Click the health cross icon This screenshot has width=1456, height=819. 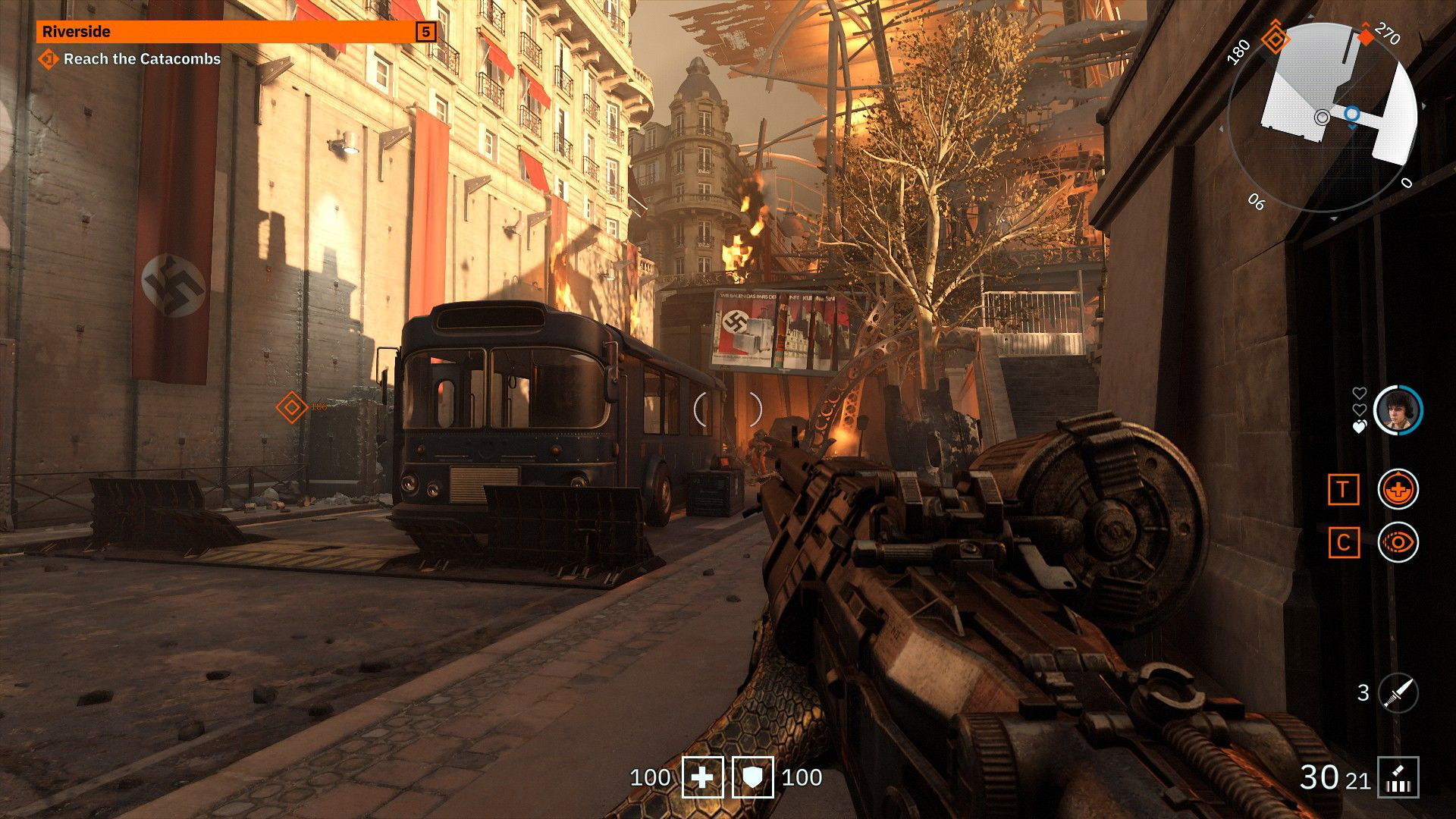tap(703, 777)
